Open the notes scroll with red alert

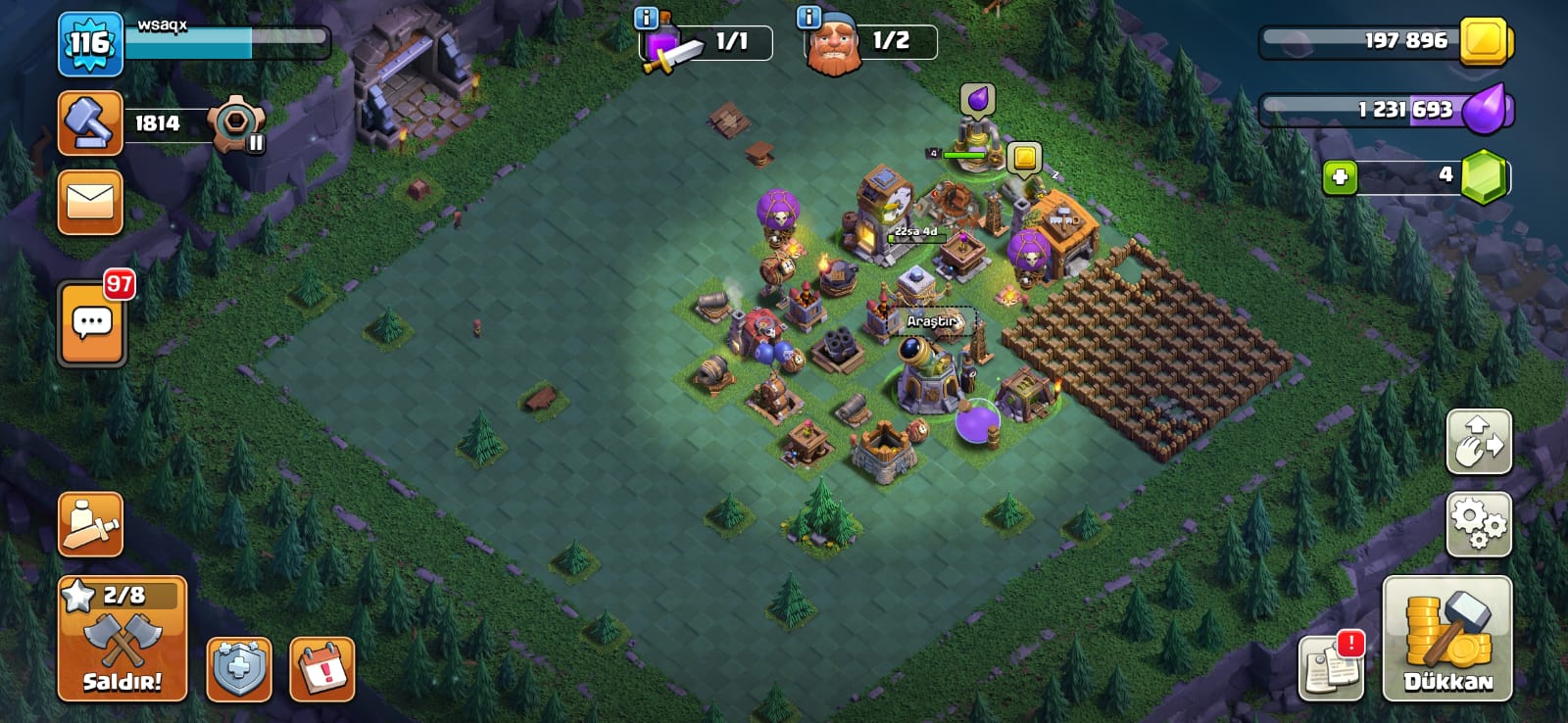(x=1331, y=667)
